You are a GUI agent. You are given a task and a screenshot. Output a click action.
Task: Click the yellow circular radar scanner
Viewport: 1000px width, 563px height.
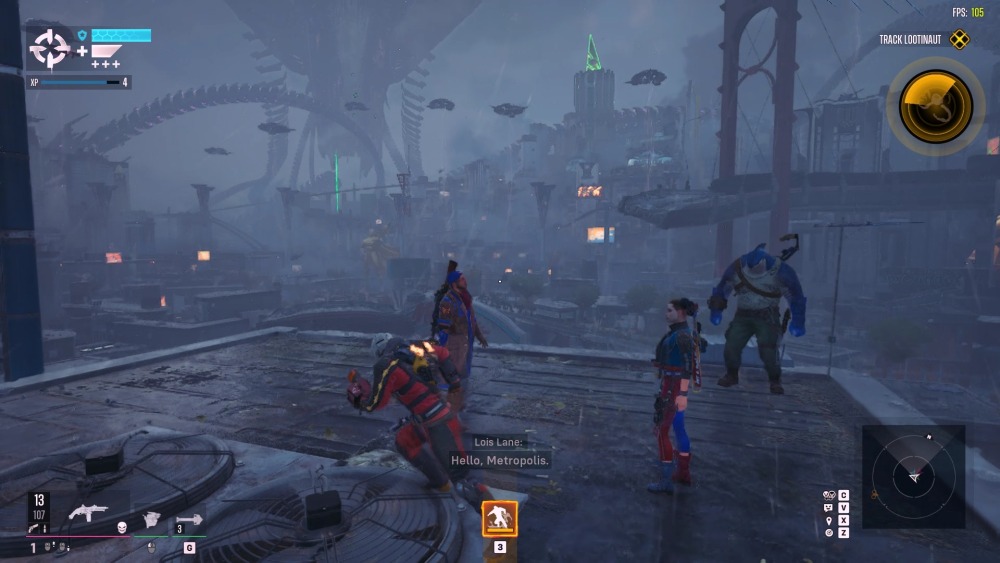coord(935,105)
